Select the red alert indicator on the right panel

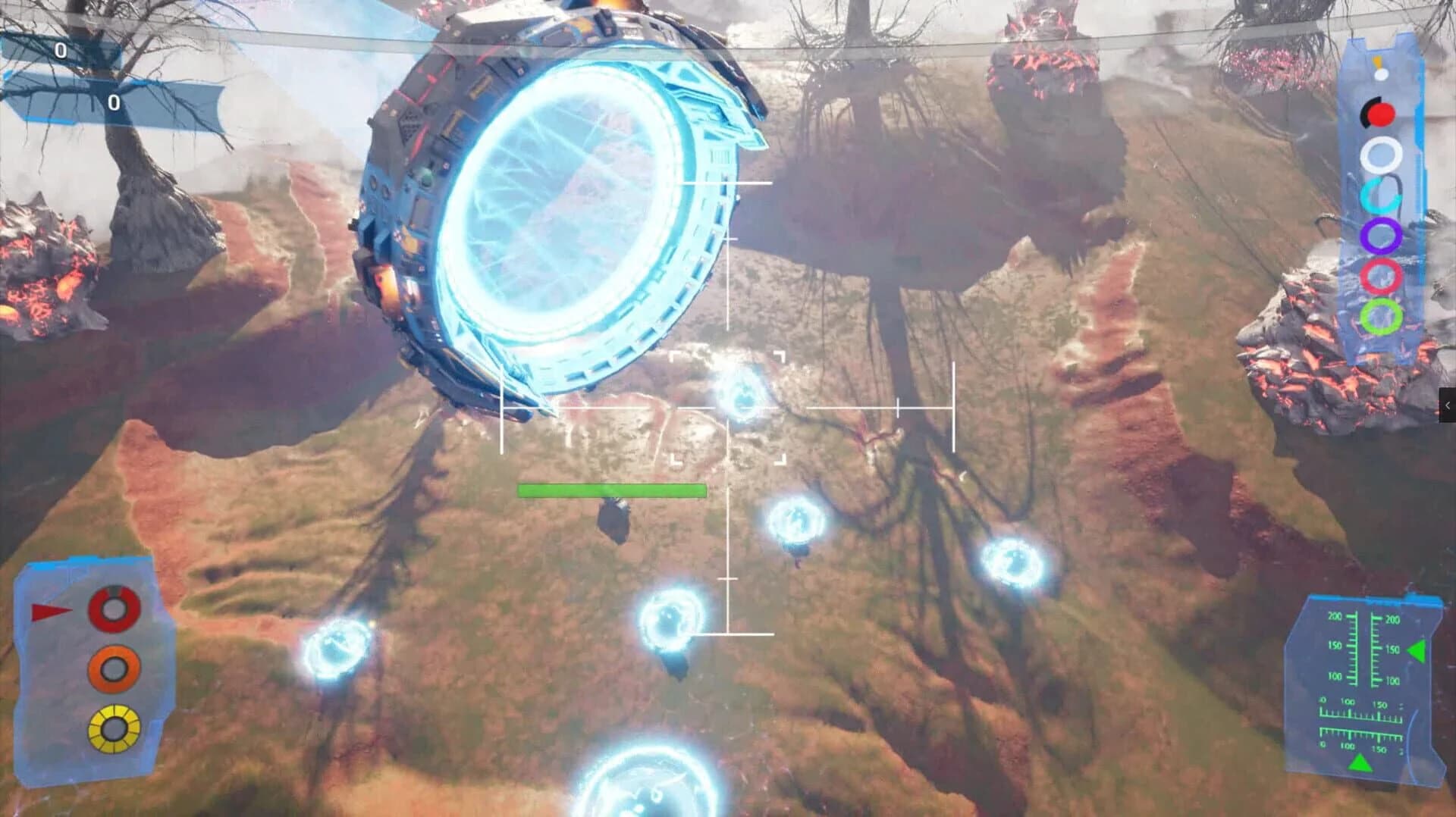point(1382,116)
